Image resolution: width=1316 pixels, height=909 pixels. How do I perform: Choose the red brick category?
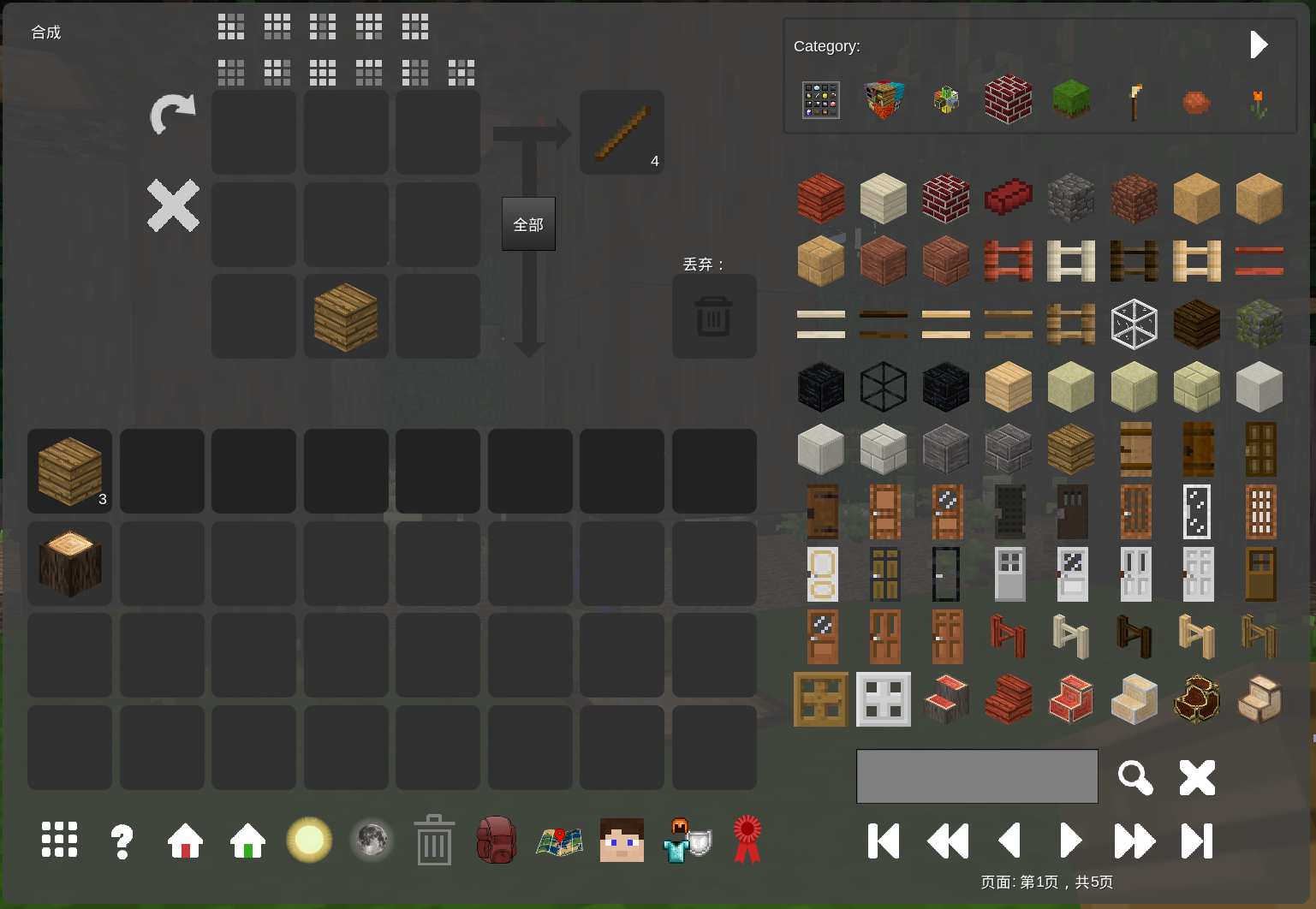click(1008, 100)
